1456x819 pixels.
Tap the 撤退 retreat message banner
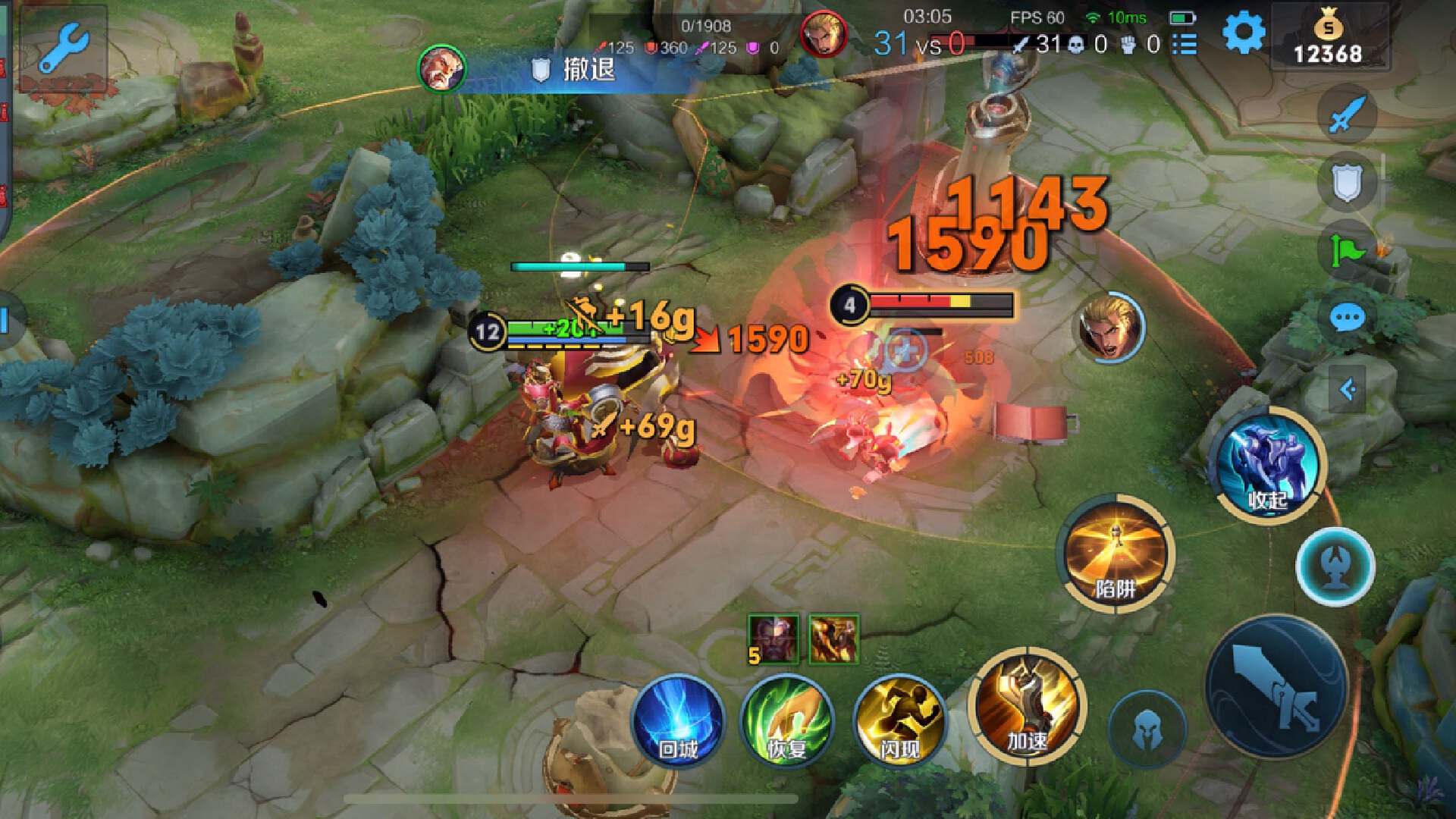[x=576, y=70]
